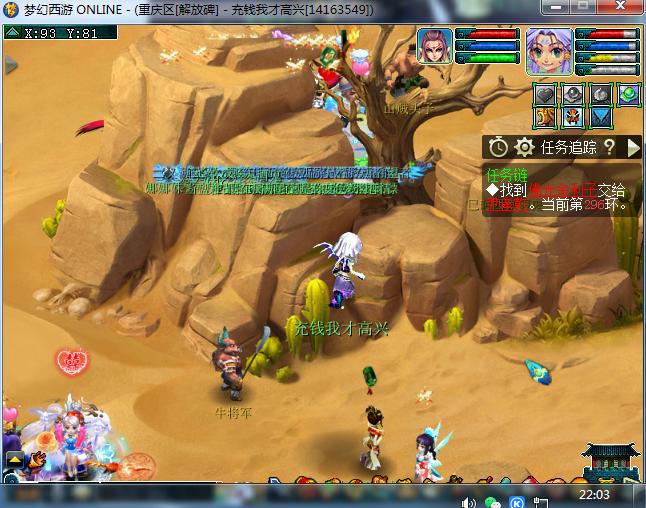Expand the small arrow on the left edge

point(11,65)
